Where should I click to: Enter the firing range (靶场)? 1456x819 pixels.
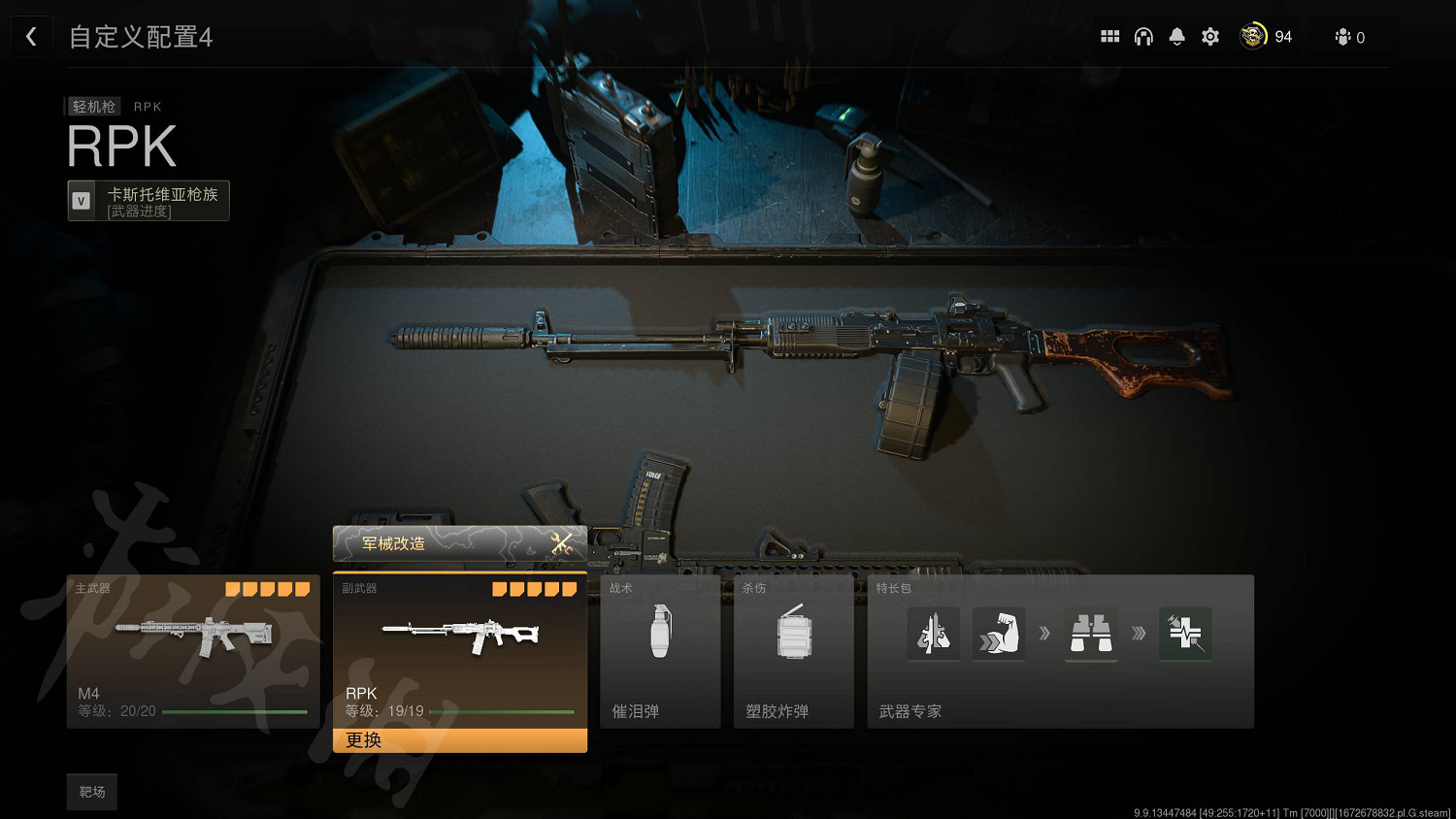coord(92,792)
